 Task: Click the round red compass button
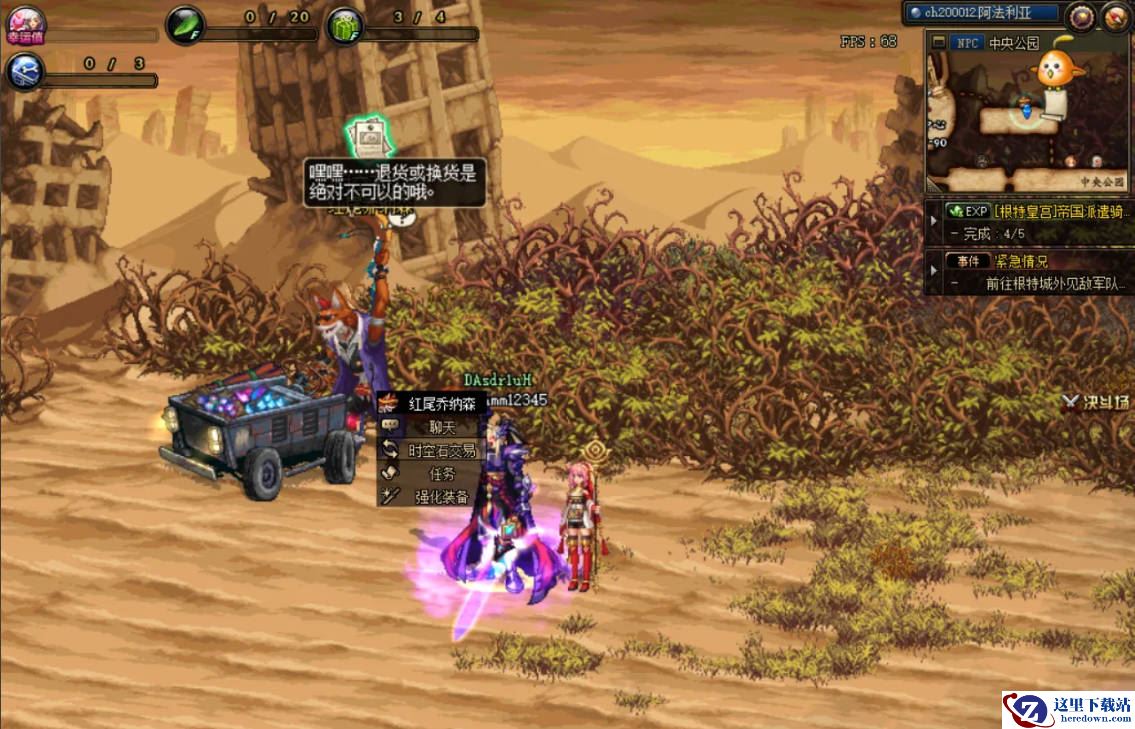tap(1115, 16)
